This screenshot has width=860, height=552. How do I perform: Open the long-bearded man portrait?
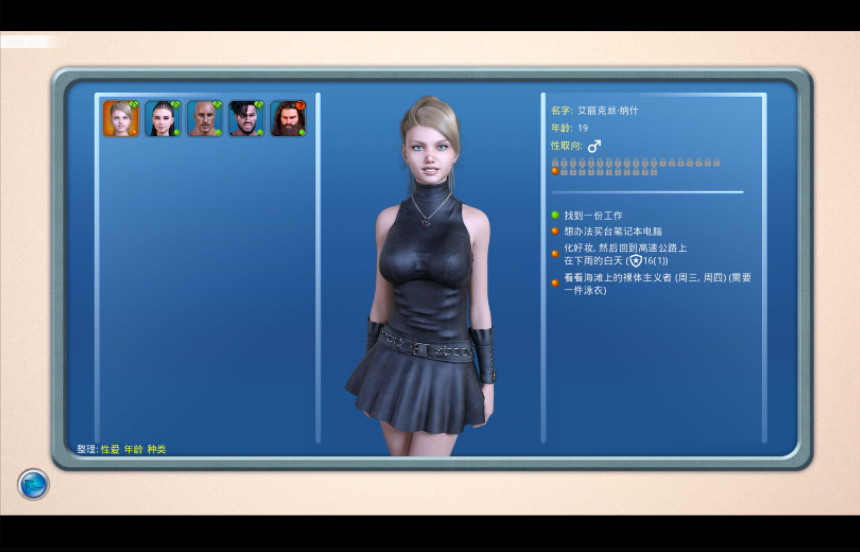[288, 118]
